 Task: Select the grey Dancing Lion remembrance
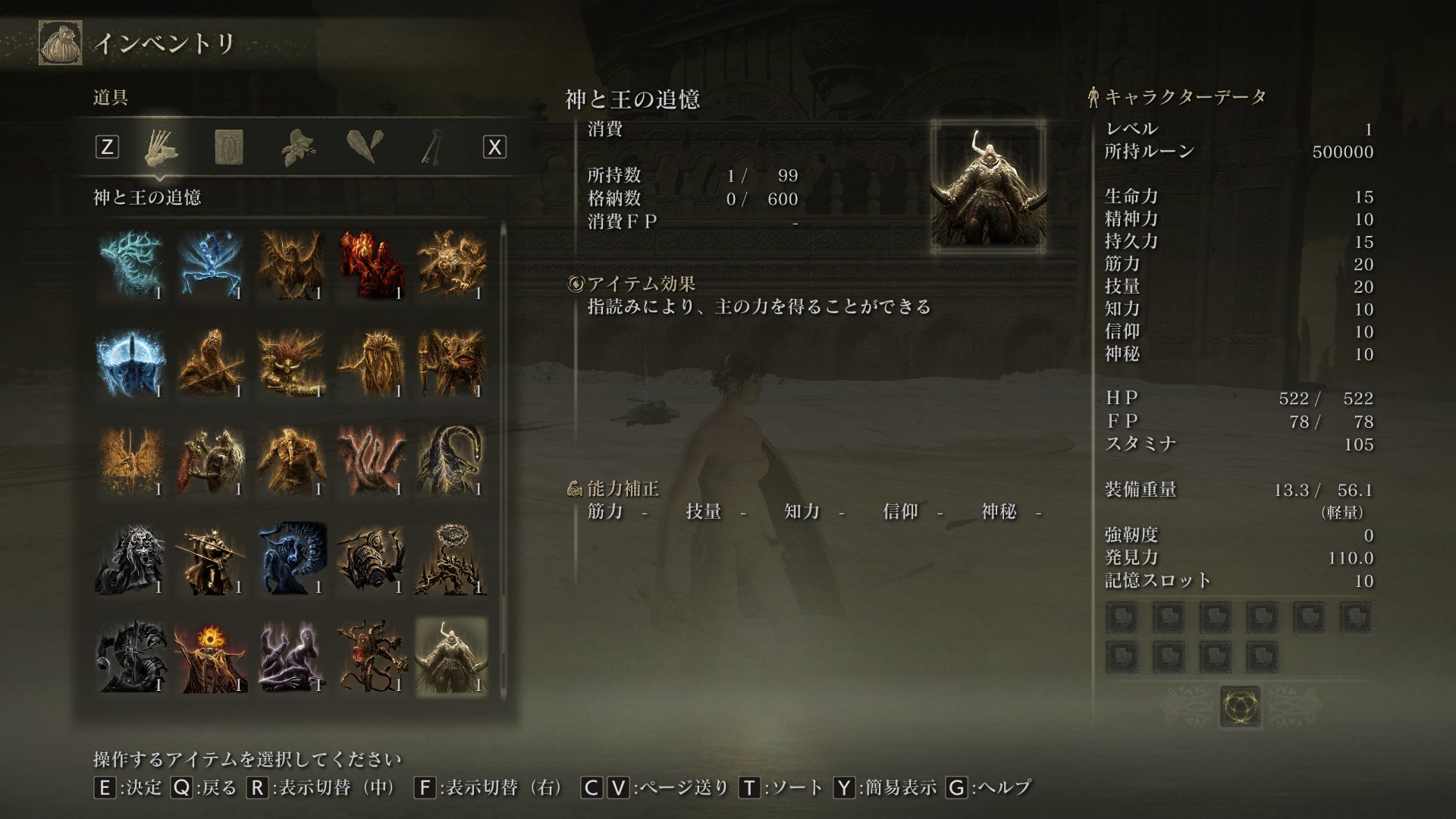pos(131,560)
